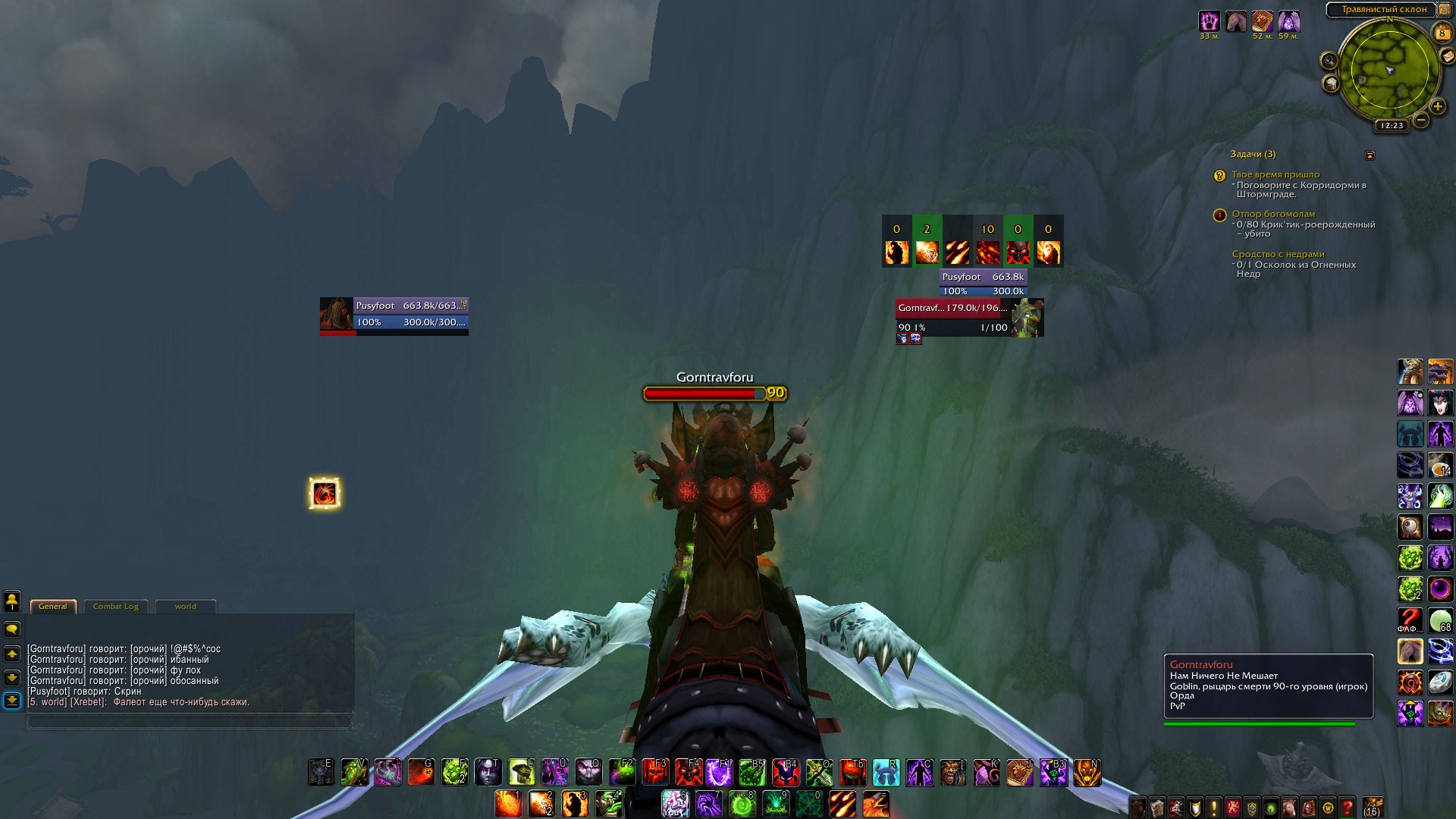Image resolution: width=1456 pixels, height=819 pixels.
Task: Activate the fiery hand ability on key 1
Action: coord(508,804)
